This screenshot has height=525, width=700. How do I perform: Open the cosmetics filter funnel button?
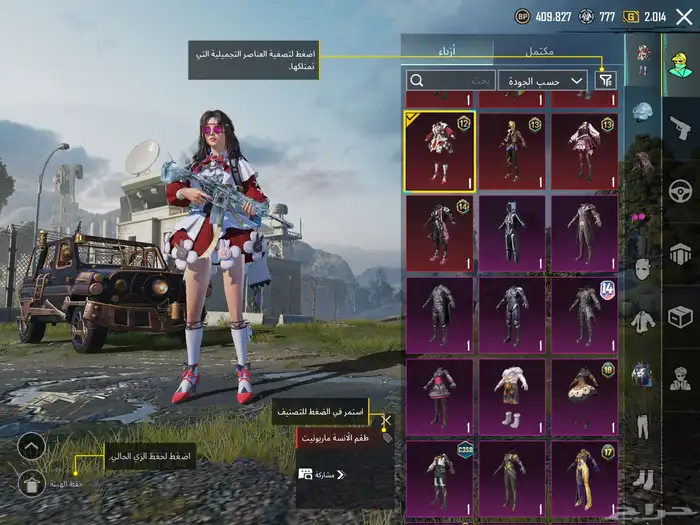605,80
